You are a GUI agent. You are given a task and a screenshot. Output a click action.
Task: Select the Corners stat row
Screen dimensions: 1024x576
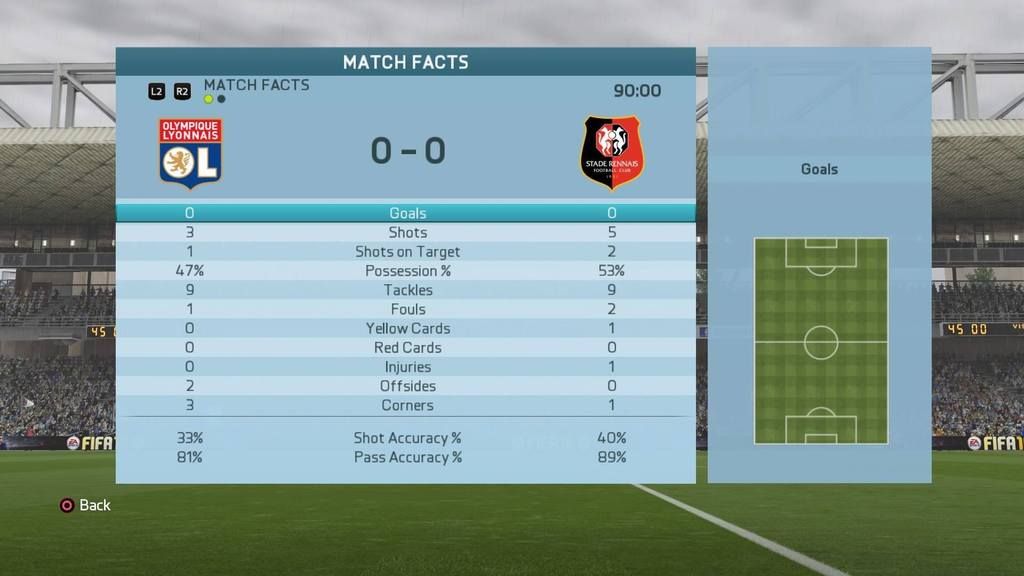point(407,405)
